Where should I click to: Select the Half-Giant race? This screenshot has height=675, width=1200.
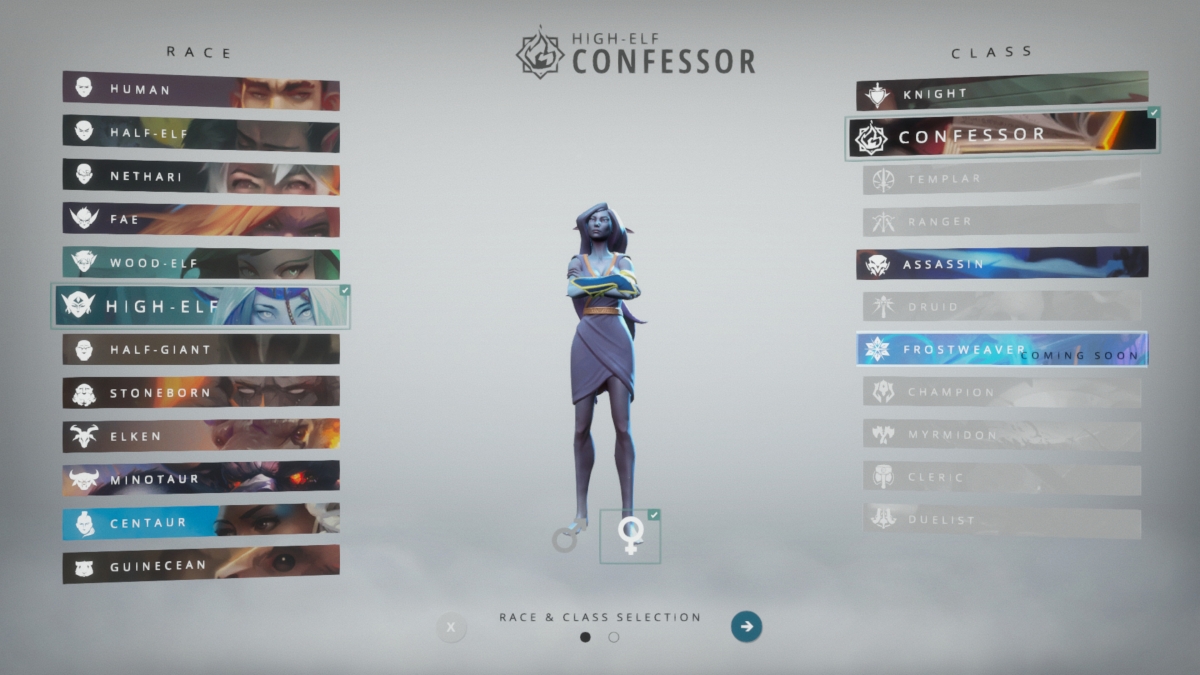click(x=200, y=350)
